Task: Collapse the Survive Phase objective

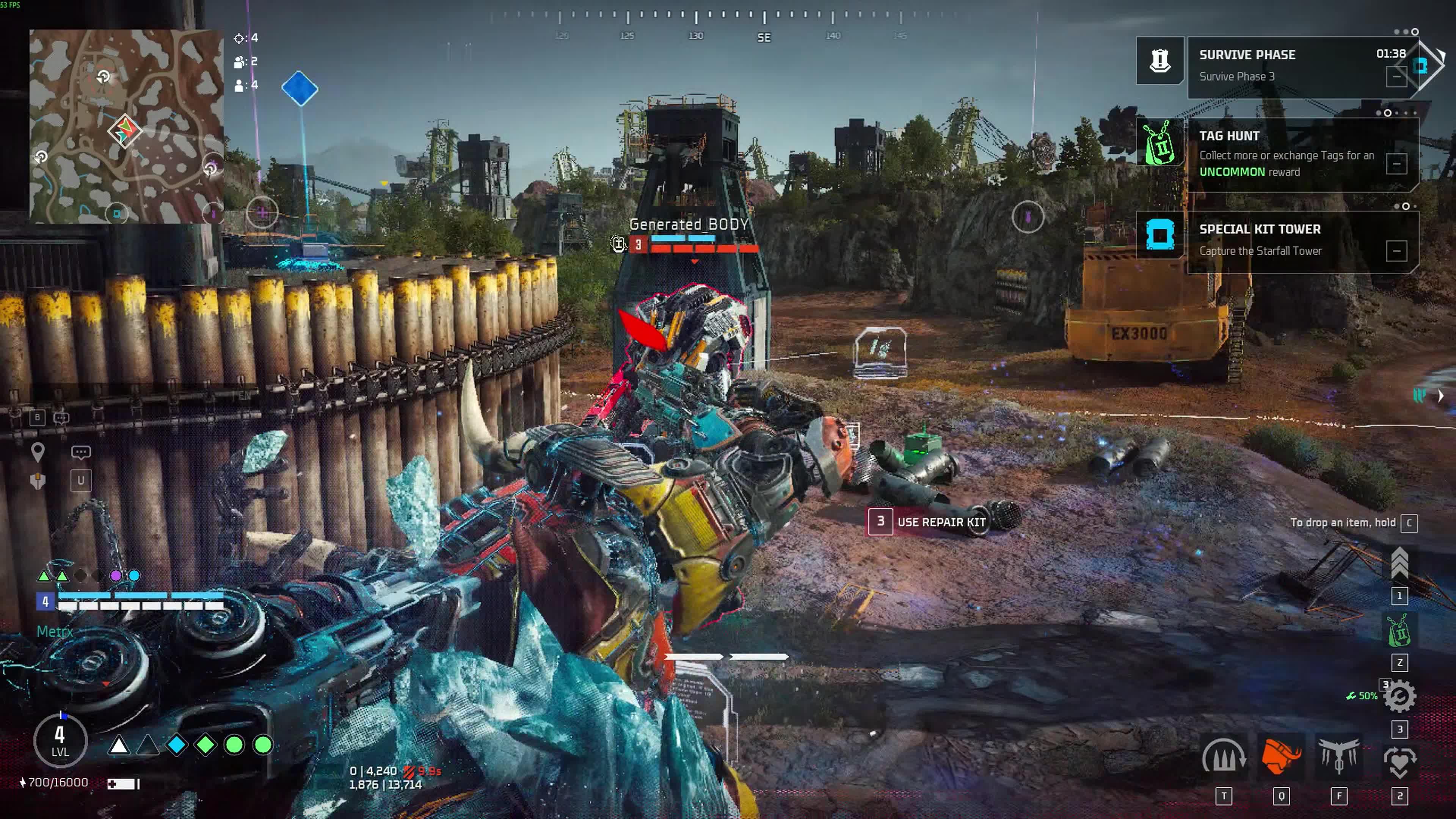Action: click(1395, 76)
